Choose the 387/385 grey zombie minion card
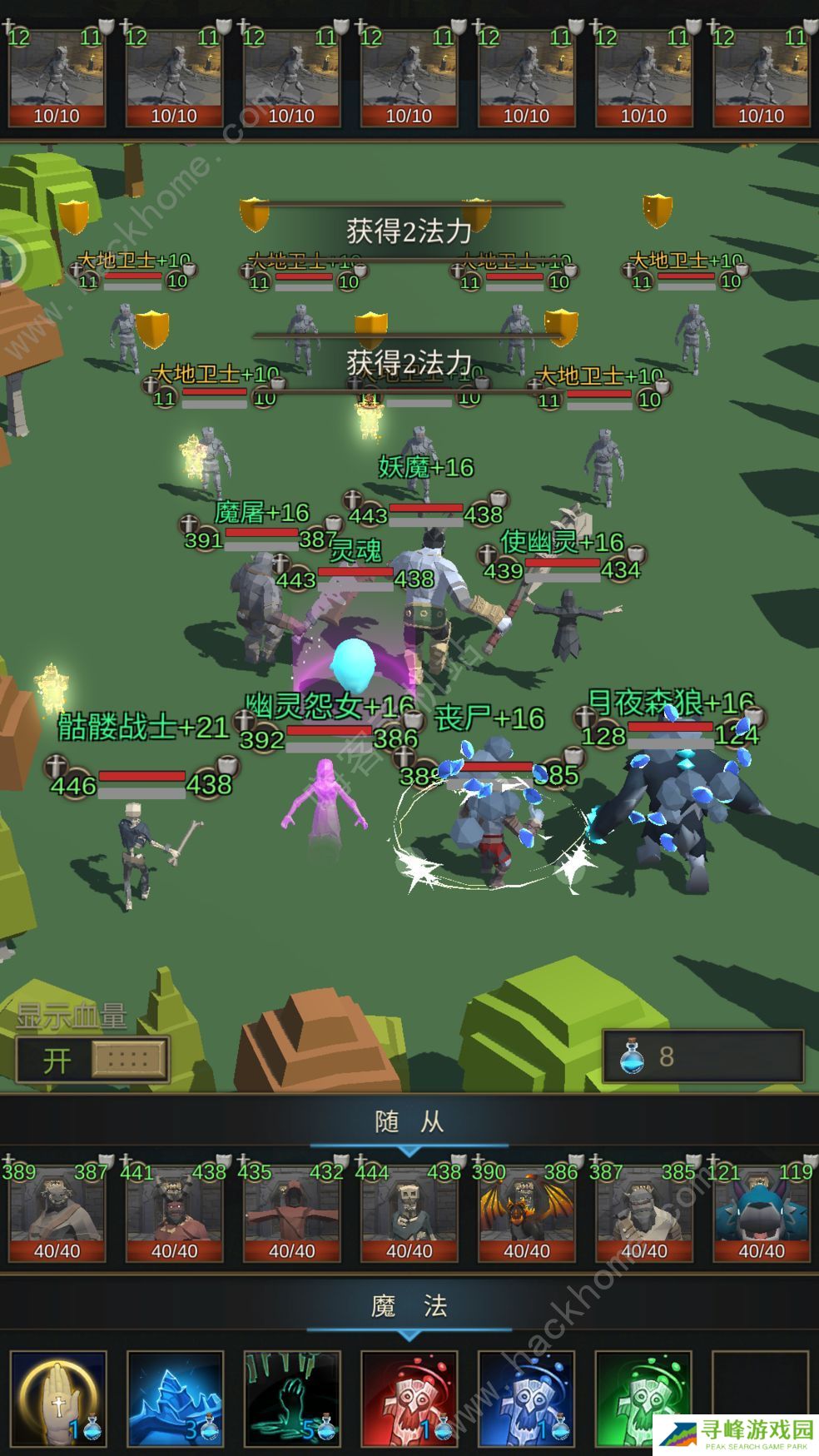 tap(643, 1213)
